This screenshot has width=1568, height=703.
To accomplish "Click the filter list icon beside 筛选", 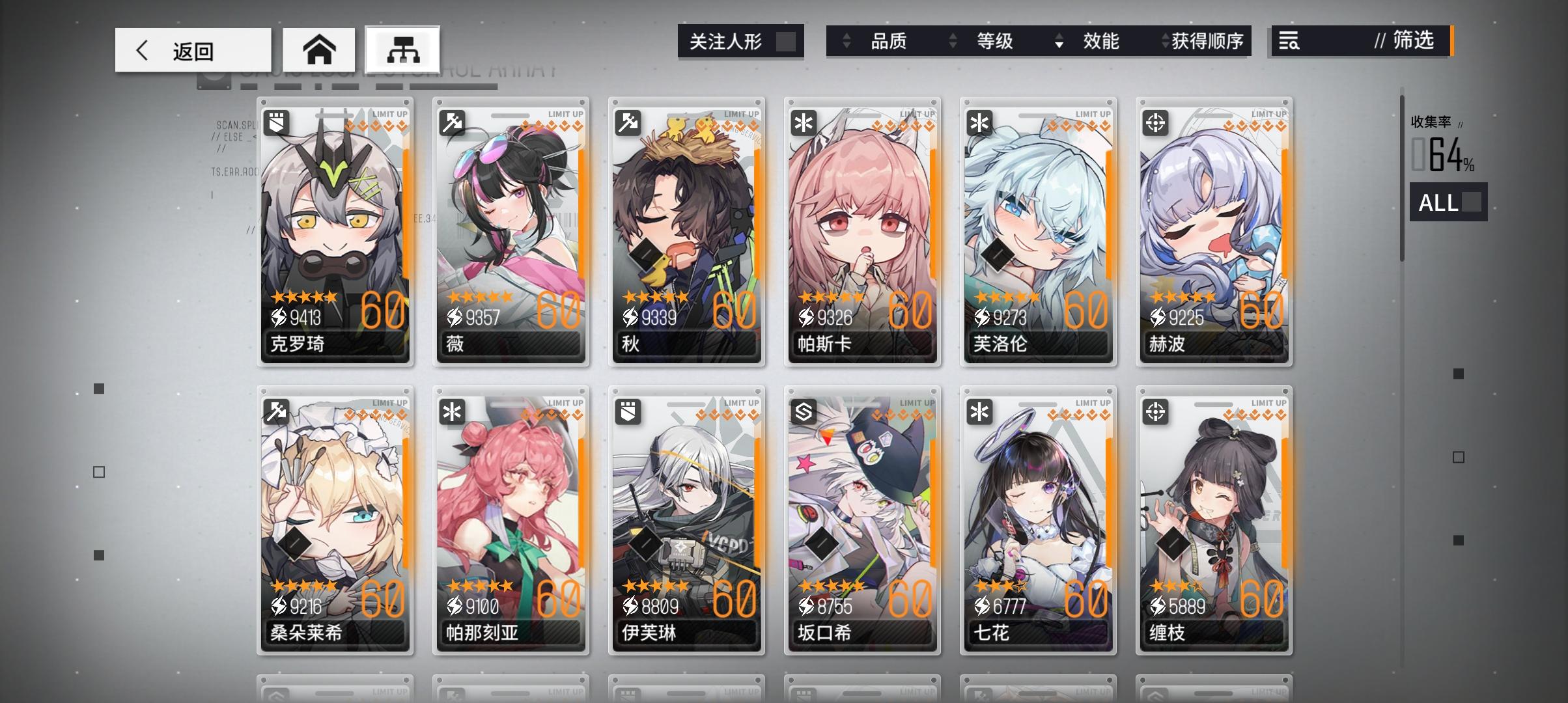I will (x=1290, y=42).
